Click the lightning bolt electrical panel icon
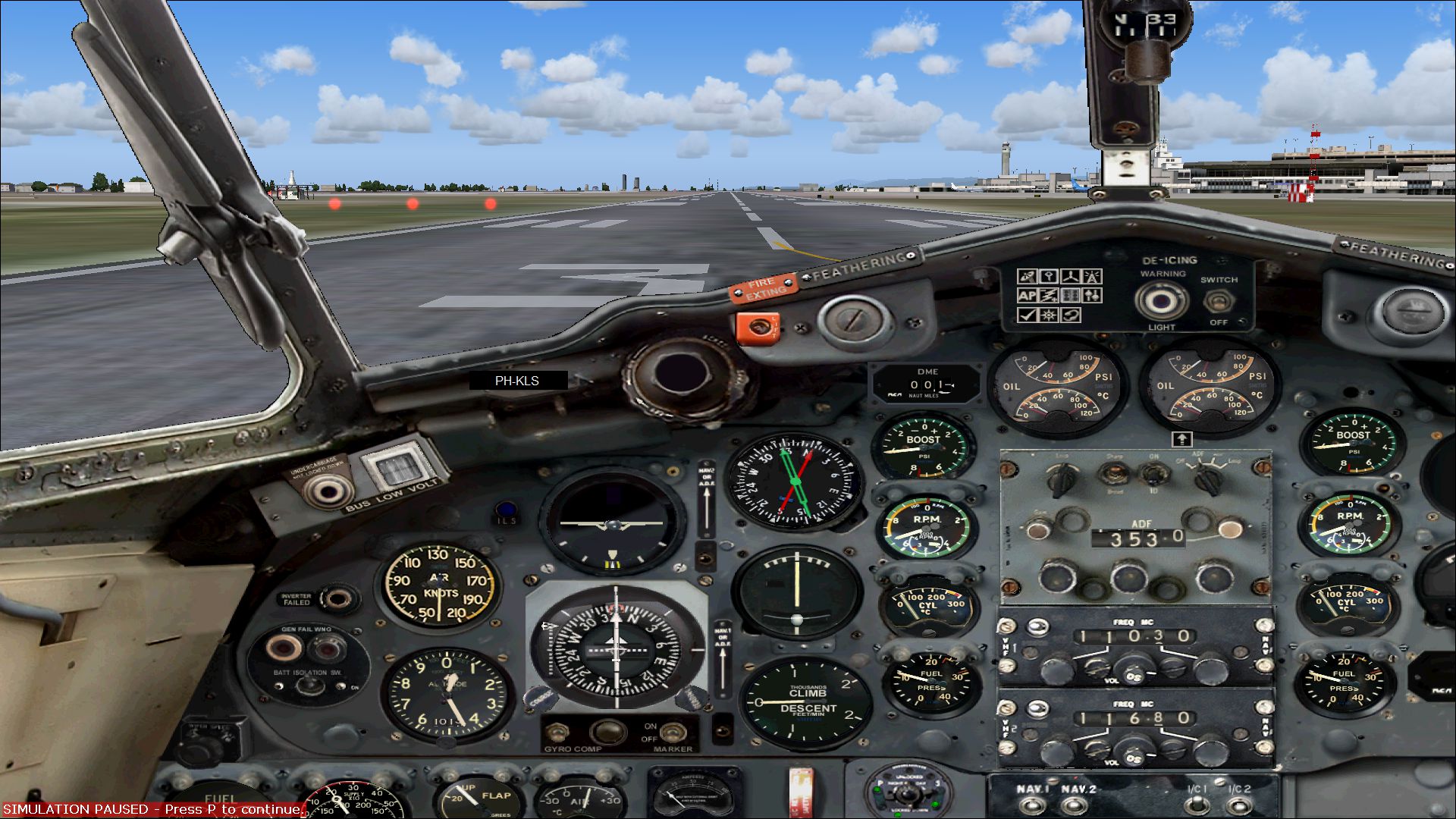Viewport: 1456px width, 819px height. (x=1049, y=296)
